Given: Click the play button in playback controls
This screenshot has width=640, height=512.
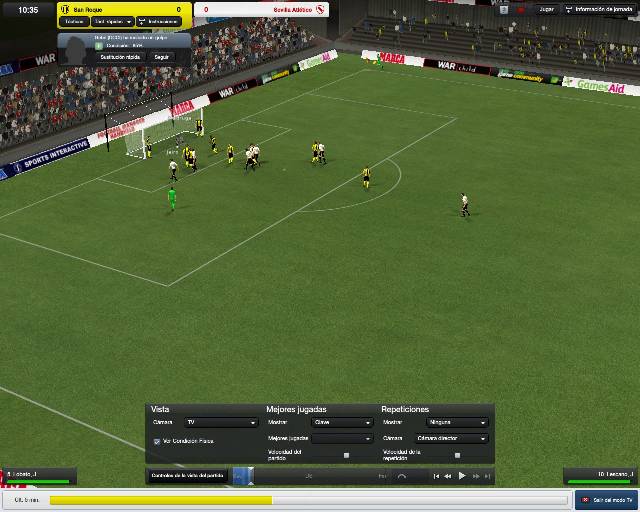Looking at the screenshot, I should point(462,476).
